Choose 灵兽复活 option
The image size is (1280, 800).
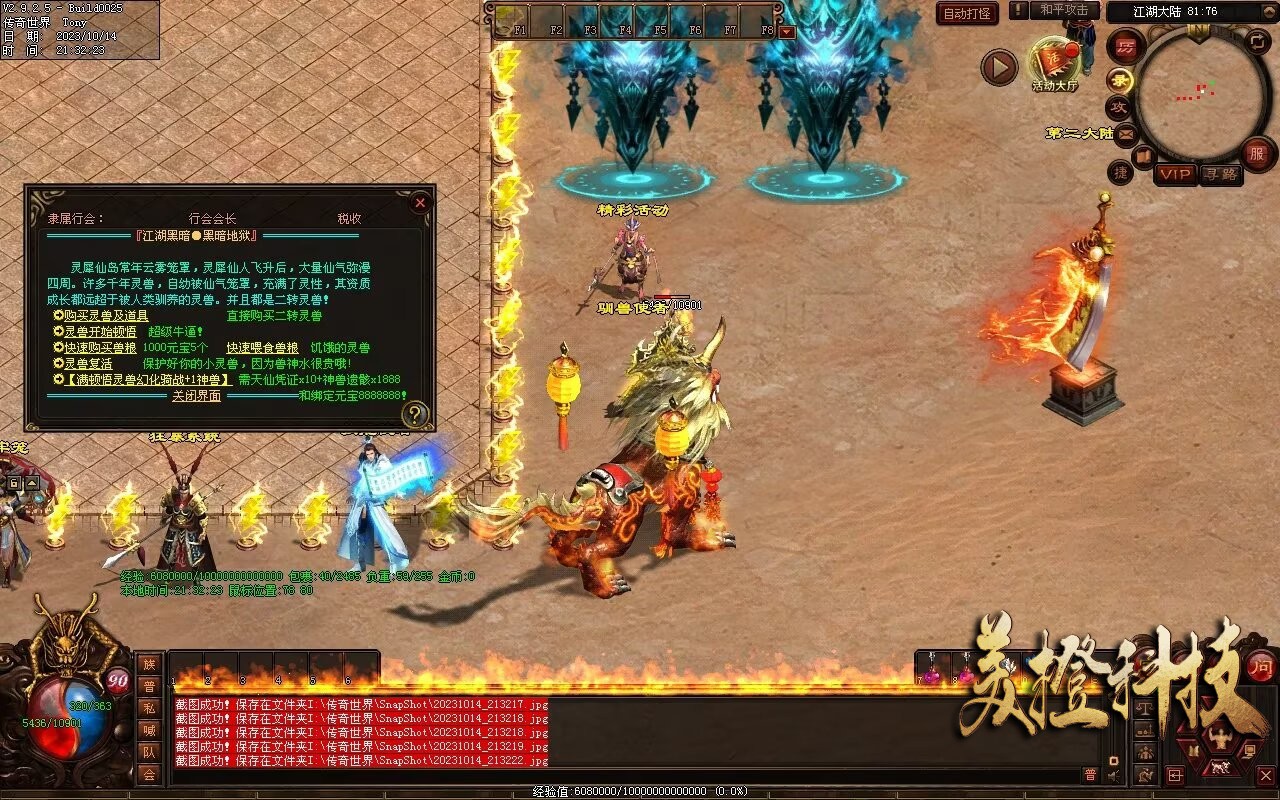click(x=88, y=364)
